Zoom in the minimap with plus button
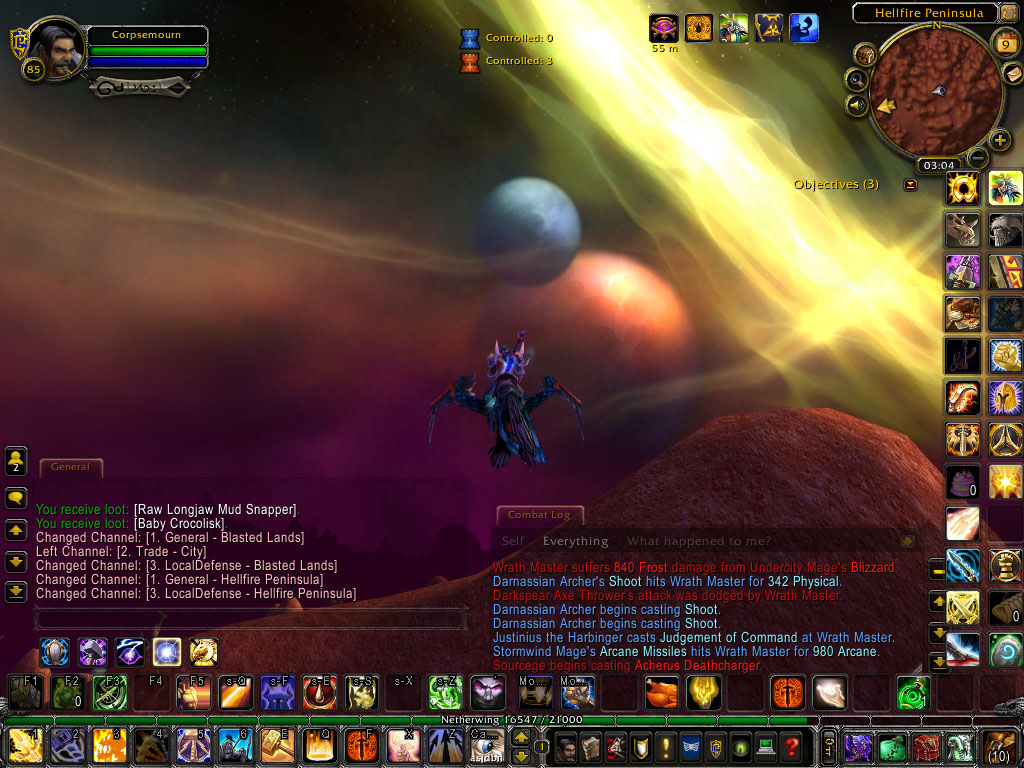The height and width of the screenshot is (768, 1024). pyautogui.click(x=999, y=140)
